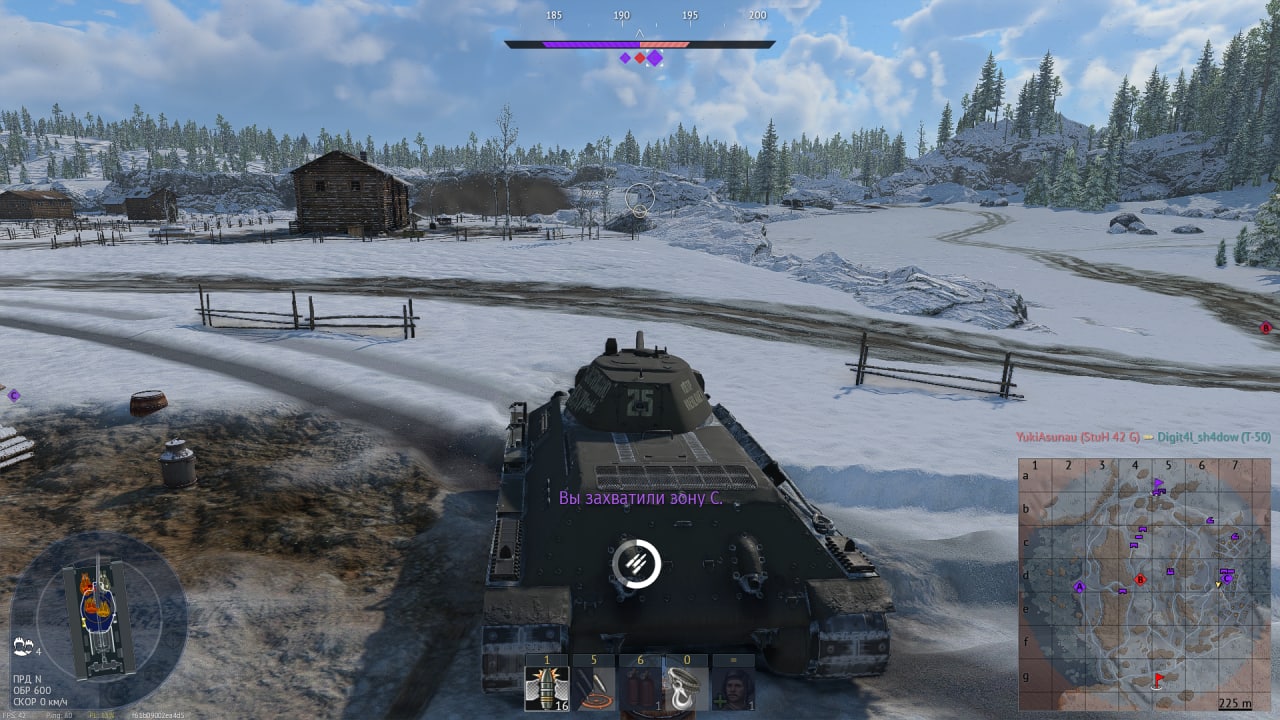1280x720 pixels.
Task: Click the compass heading bar
Action: pos(639,44)
